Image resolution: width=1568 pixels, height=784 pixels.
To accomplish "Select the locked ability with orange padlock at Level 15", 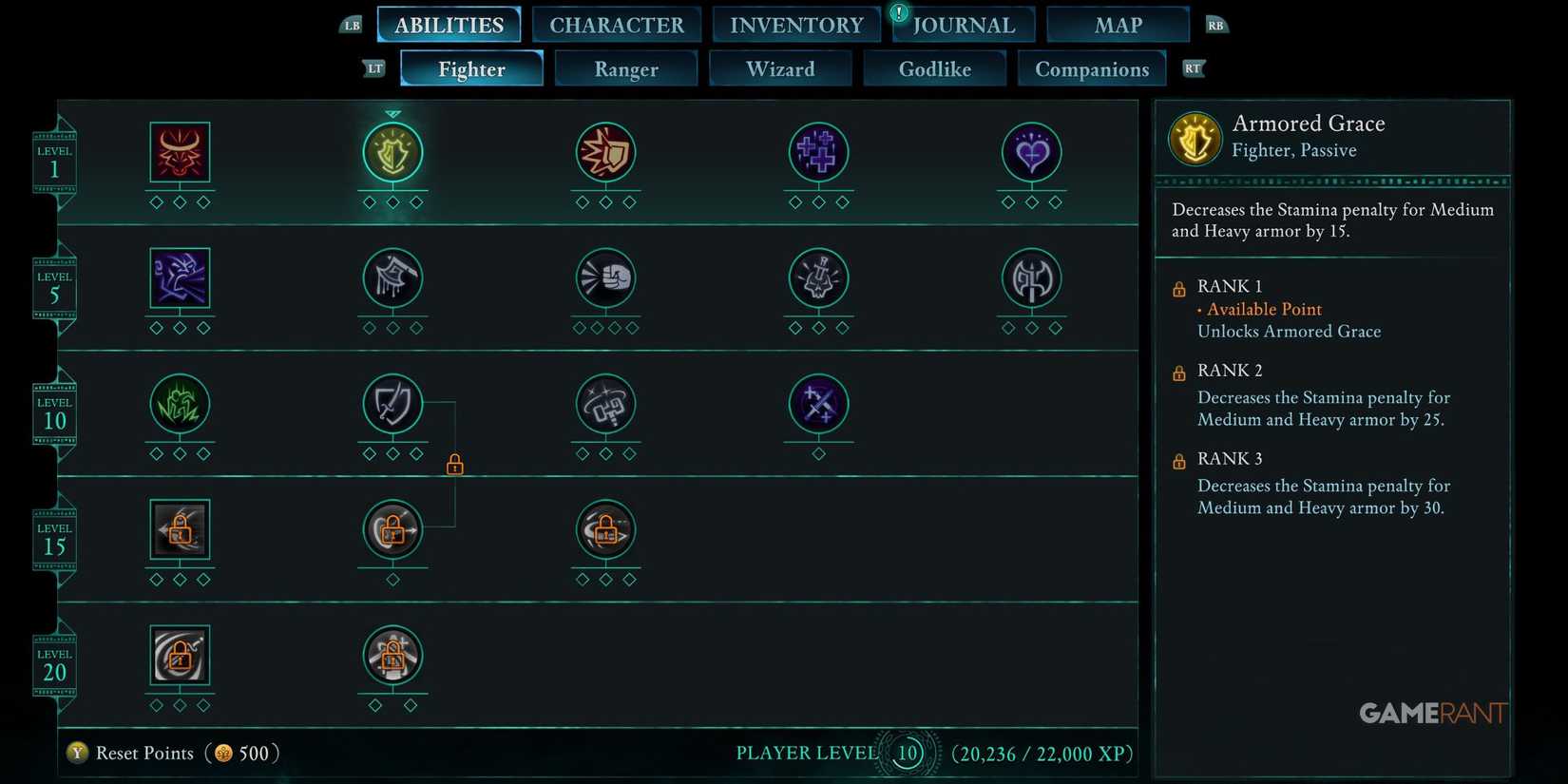I will [392, 530].
